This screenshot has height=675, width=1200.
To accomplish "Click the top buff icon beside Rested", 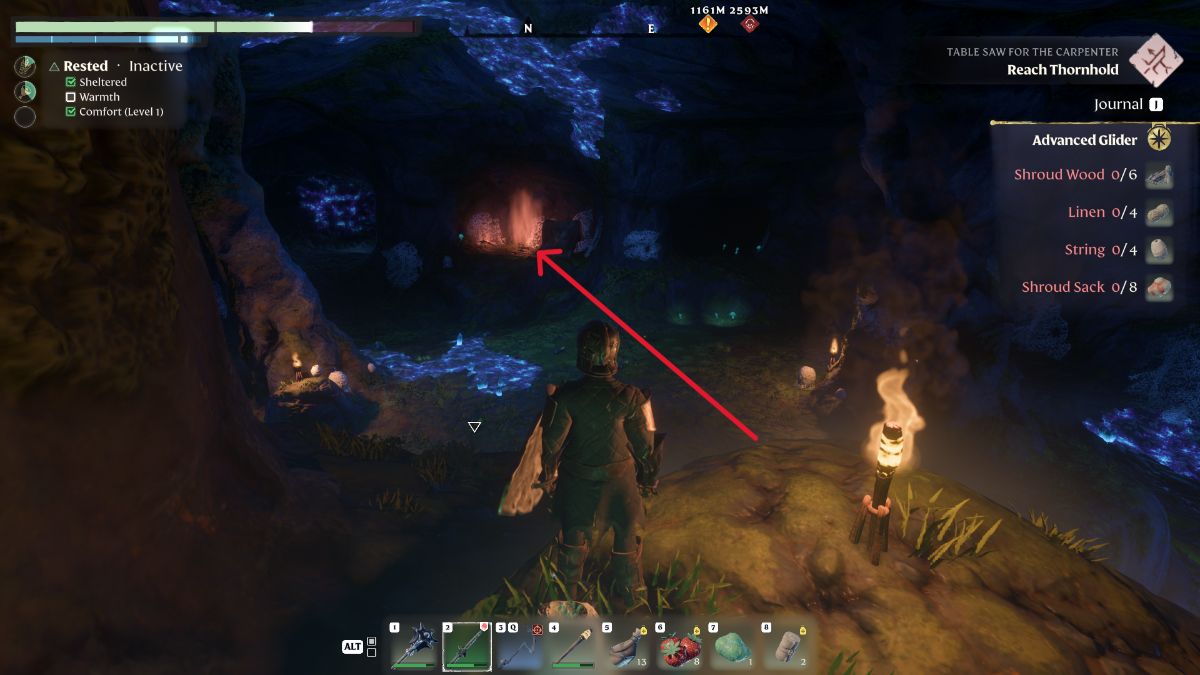I will point(26,66).
